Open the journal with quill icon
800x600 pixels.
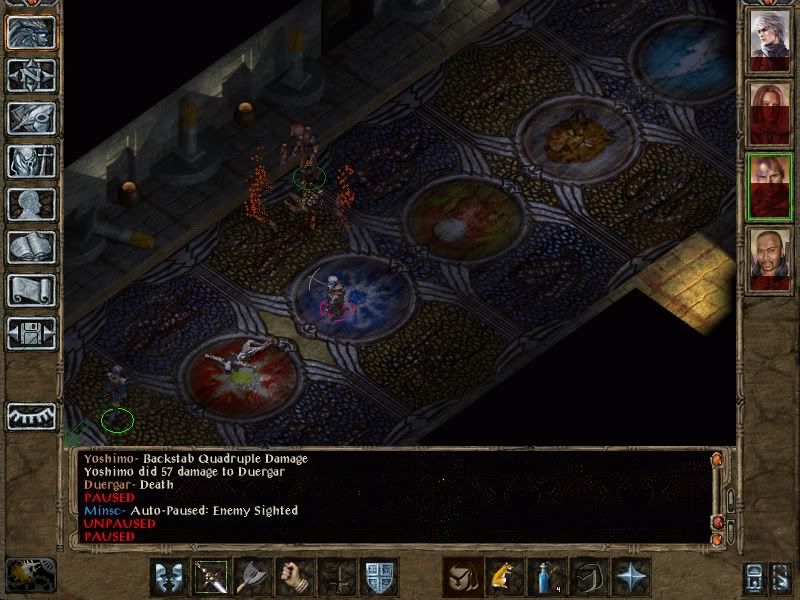[x=31, y=118]
